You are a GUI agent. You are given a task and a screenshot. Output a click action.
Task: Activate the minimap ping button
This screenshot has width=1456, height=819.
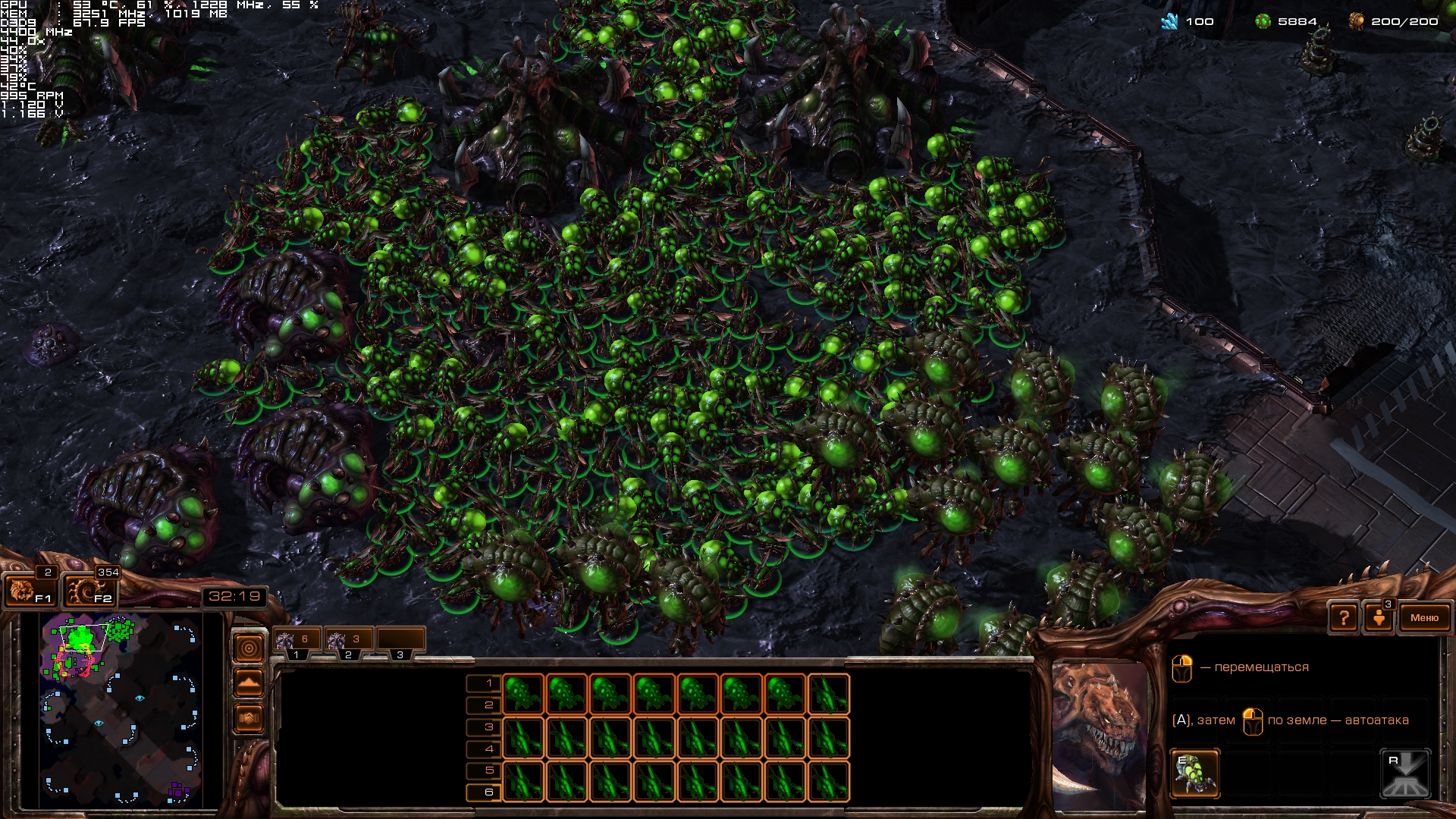coord(249,648)
